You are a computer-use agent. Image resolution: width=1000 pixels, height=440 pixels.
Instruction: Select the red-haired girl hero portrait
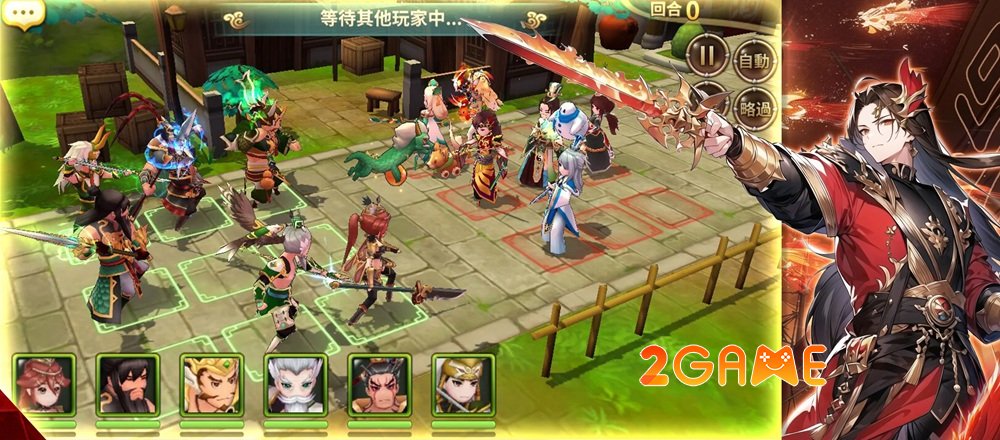point(44,385)
